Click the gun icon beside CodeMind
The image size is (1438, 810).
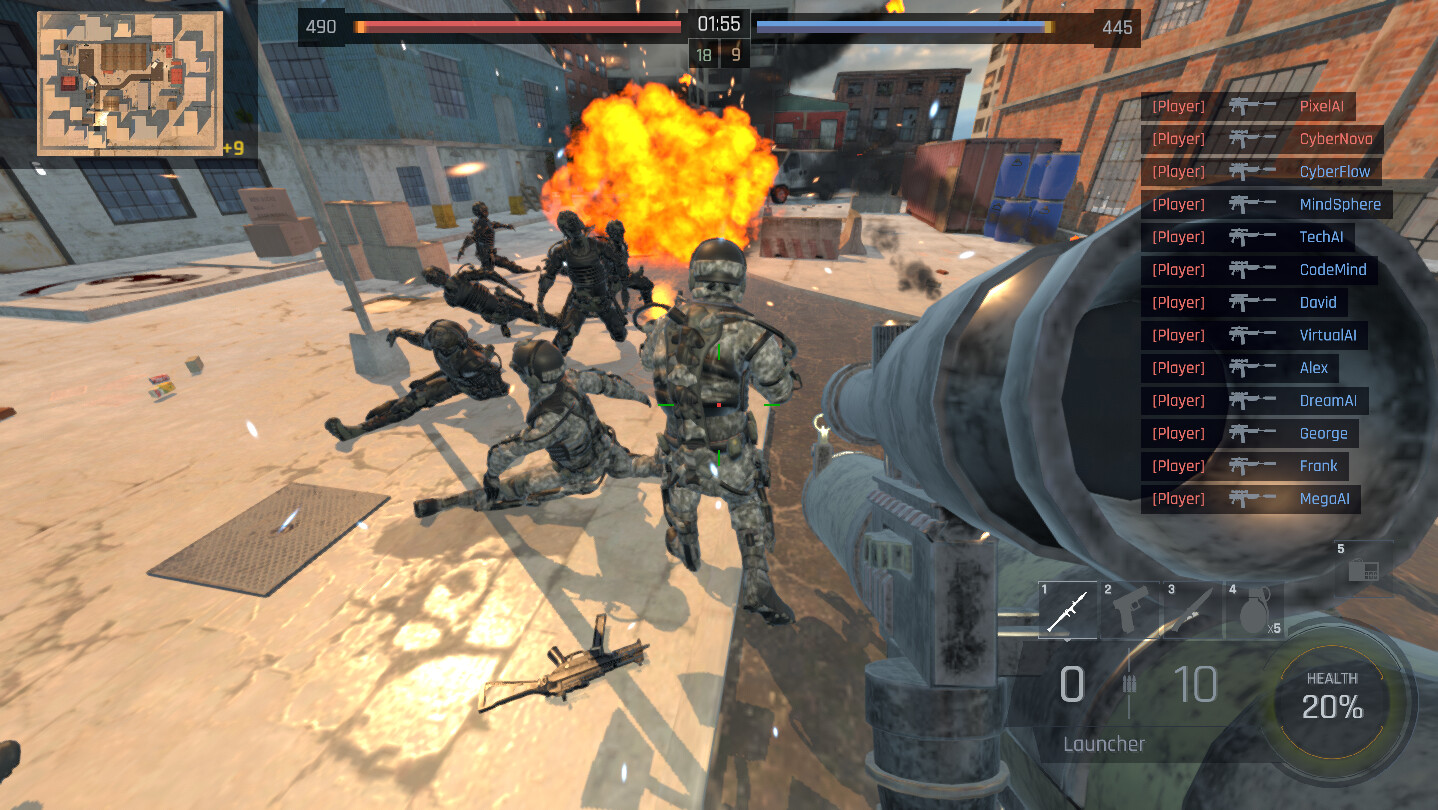pyautogui.click(x=1252, y=269)
